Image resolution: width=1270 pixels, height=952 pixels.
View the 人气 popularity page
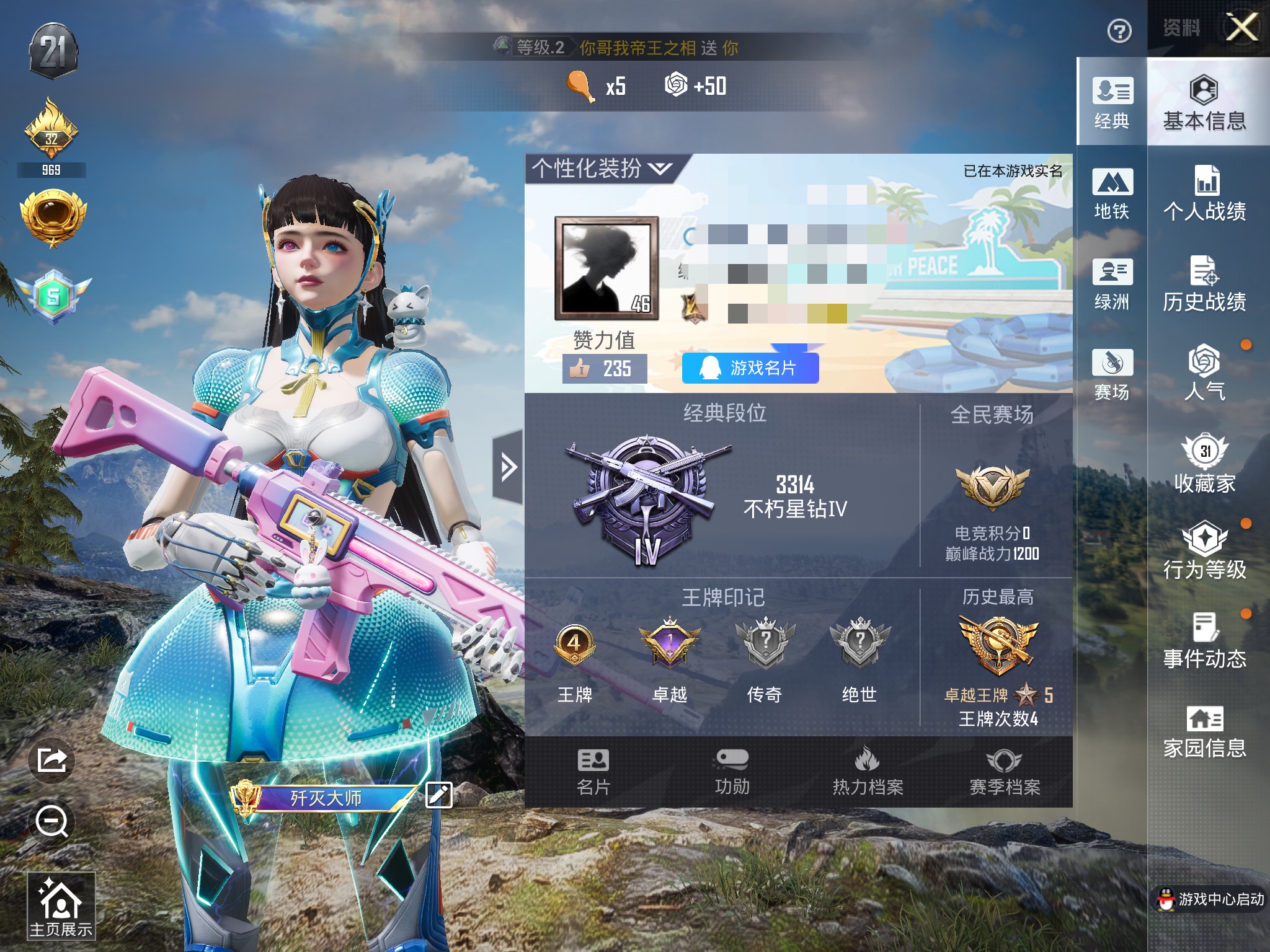(x=1204, y=373)
